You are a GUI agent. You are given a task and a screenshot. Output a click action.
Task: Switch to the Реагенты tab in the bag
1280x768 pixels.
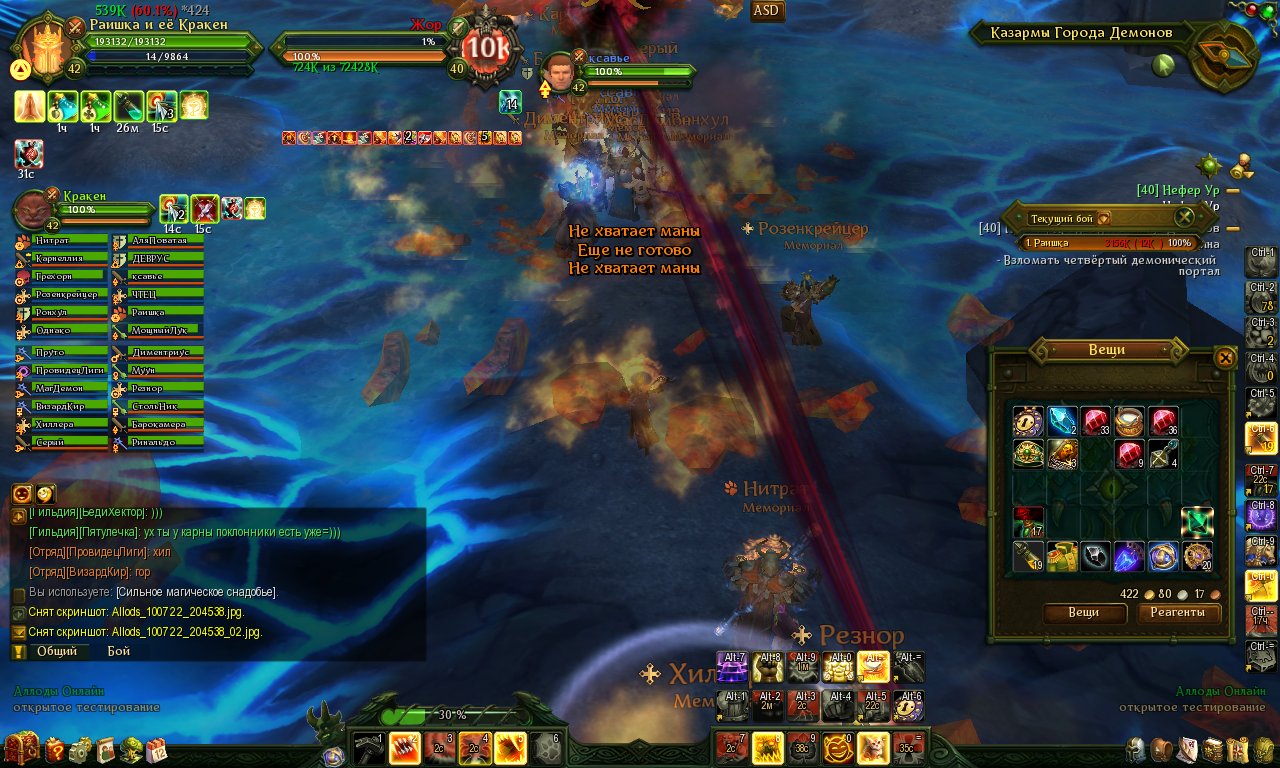click(x=1178, y=613)
